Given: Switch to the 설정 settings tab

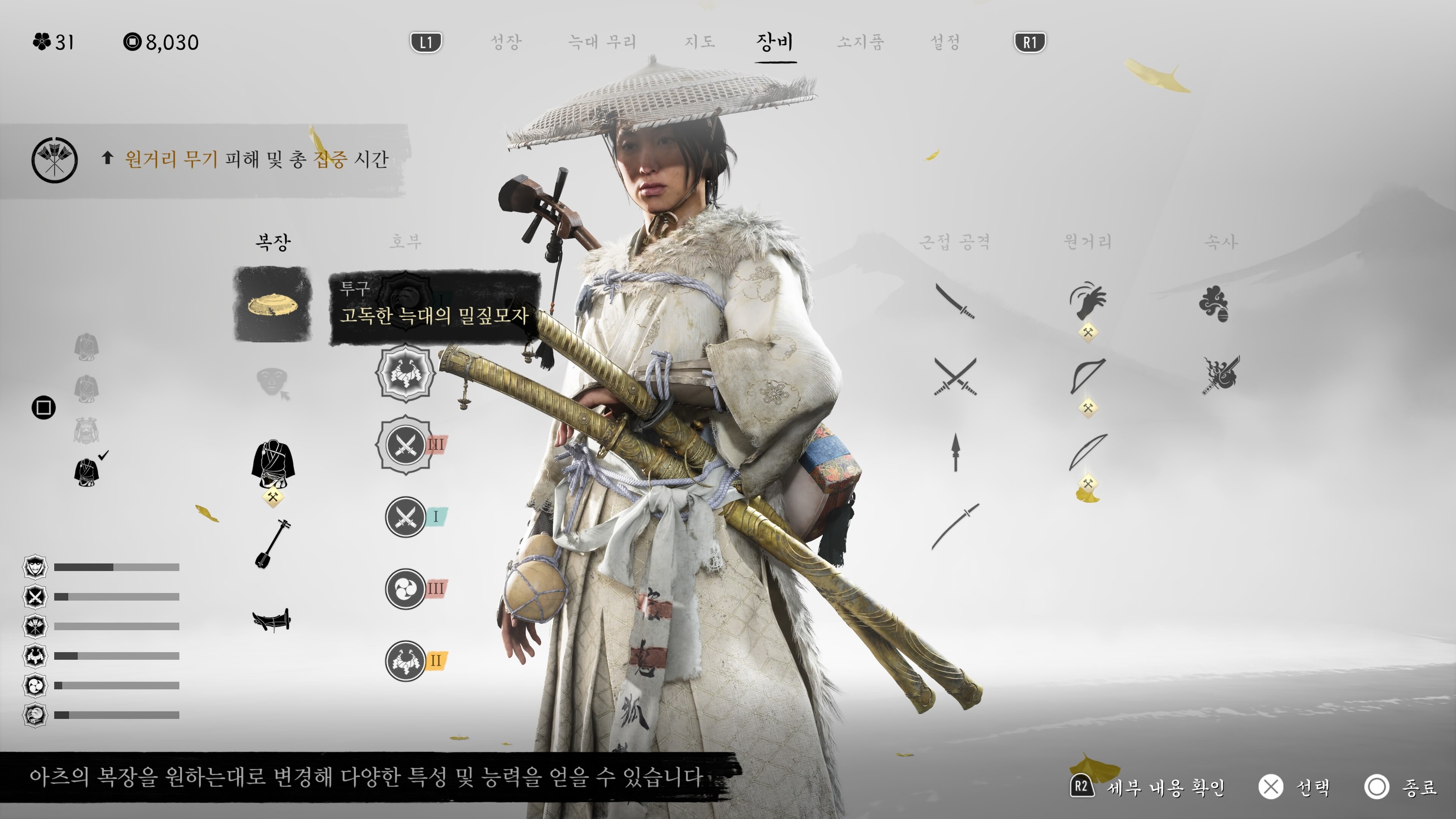Looking at the screenshot, I should pyautogui.click(x=945, y=42).
